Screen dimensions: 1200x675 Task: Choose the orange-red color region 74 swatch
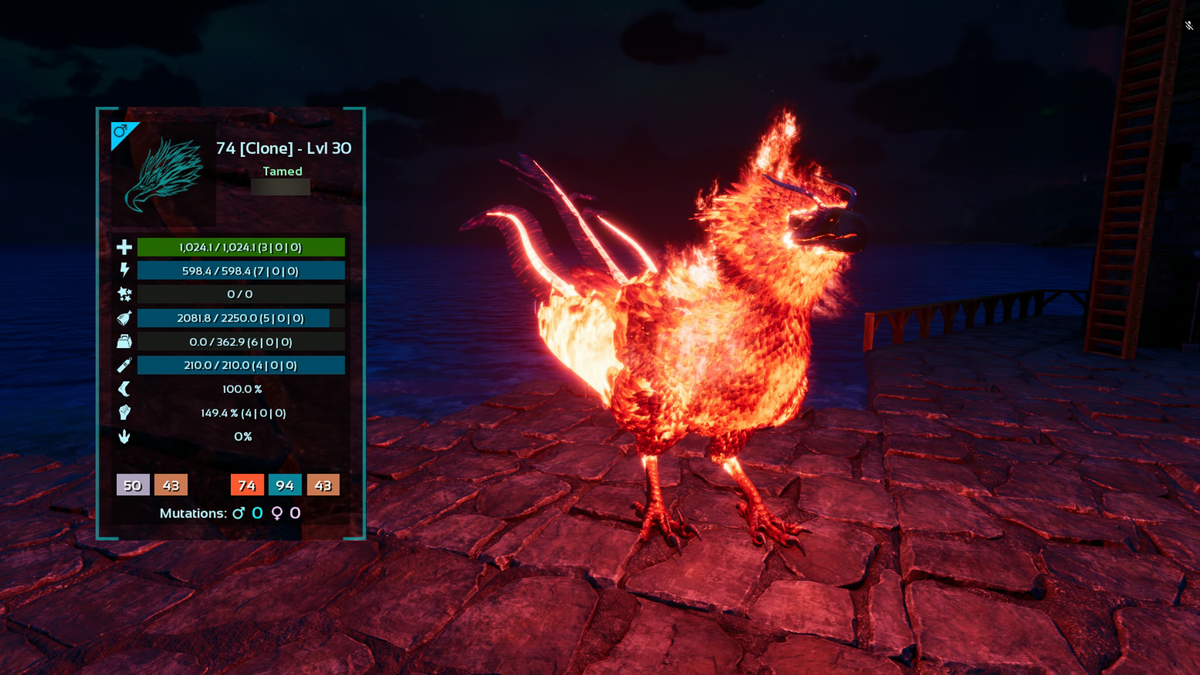click(247, 485)
